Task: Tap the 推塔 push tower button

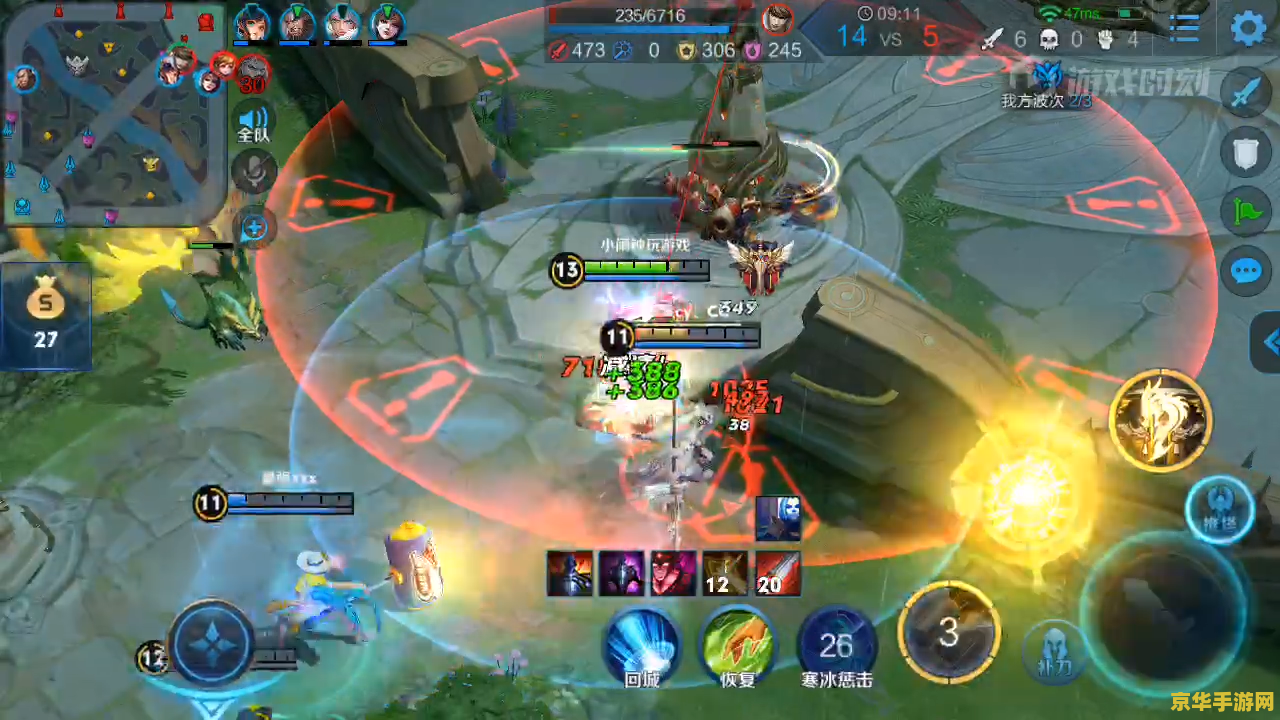Action: [x=1219, y=509]
